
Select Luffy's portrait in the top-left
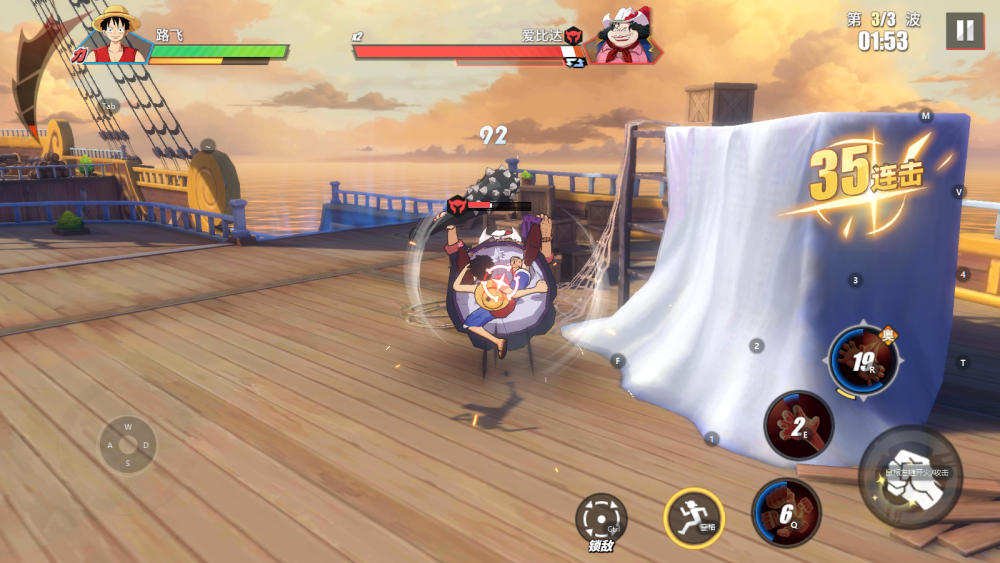click(x=118, y=36)
